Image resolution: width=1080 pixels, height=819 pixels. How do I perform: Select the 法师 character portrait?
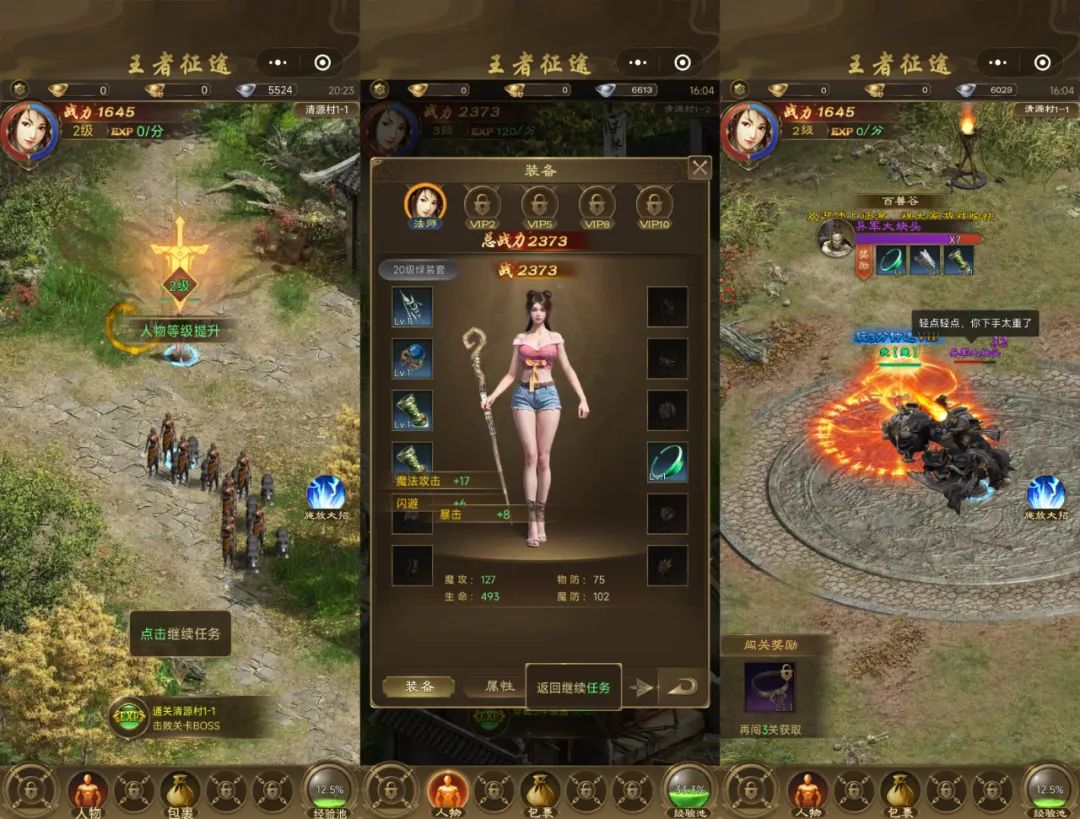pos(425,205)
